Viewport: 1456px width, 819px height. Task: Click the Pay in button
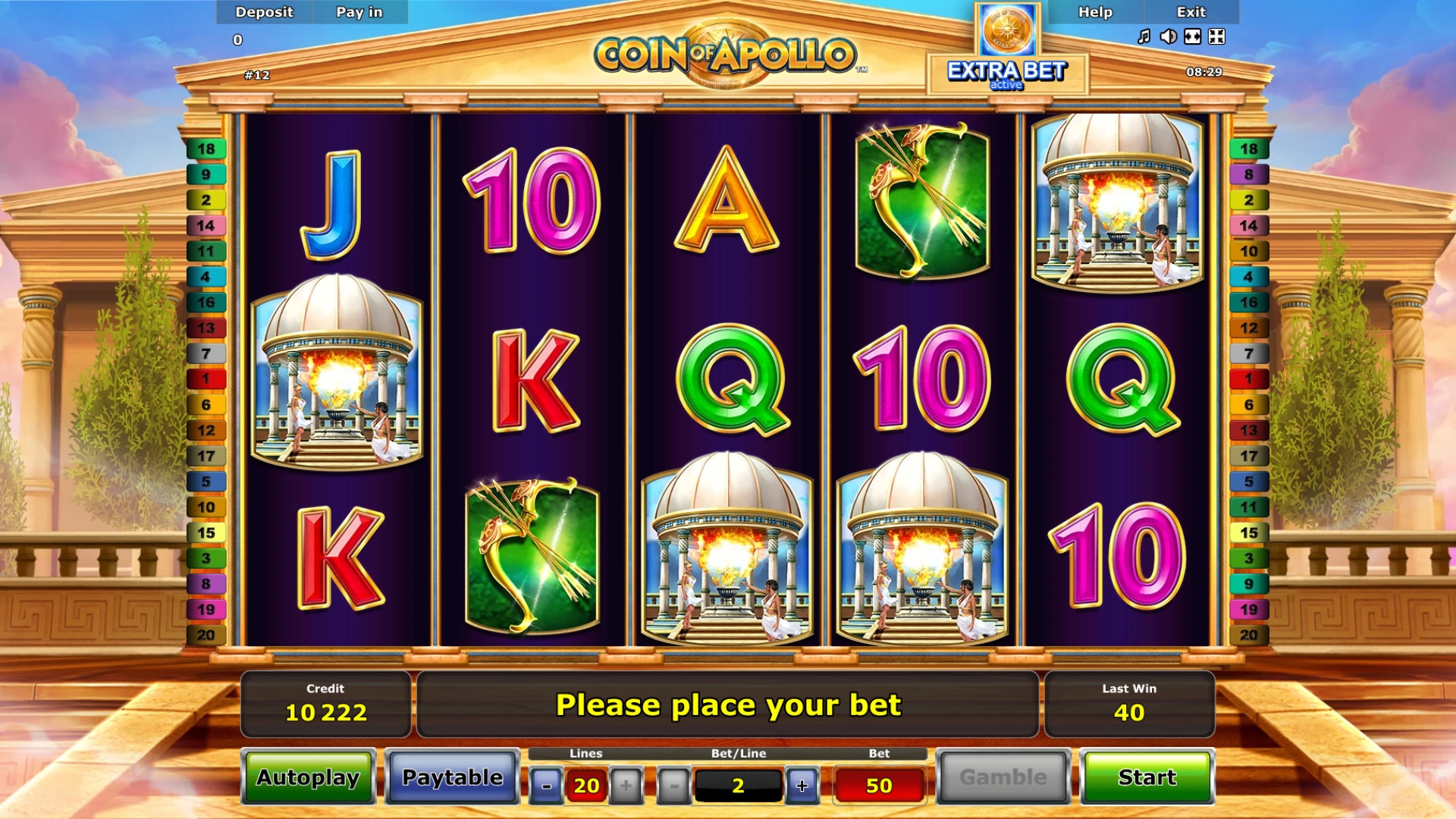click(x=359, y=12)
